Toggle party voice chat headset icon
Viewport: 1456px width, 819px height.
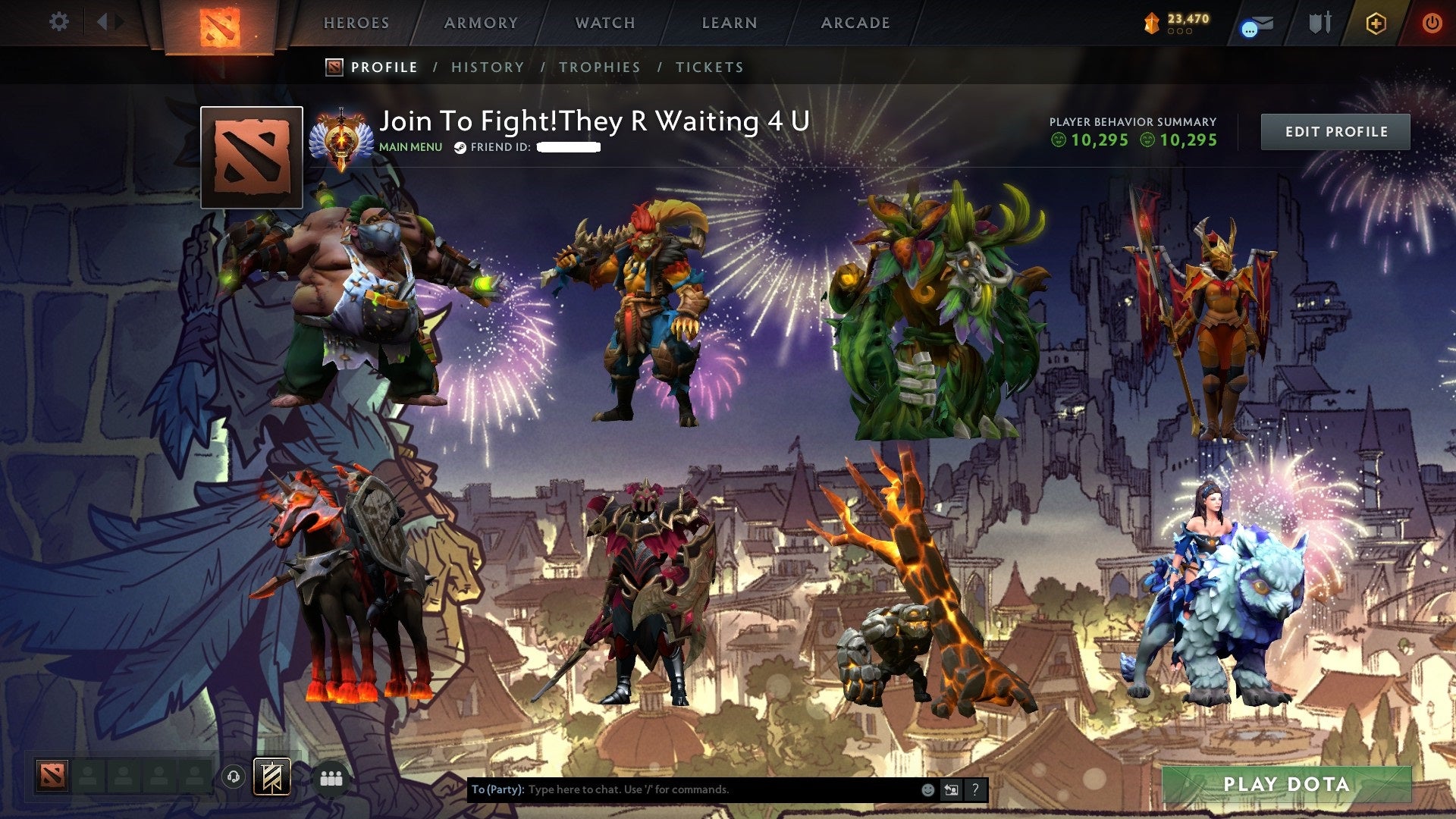[x=233, y=777]
